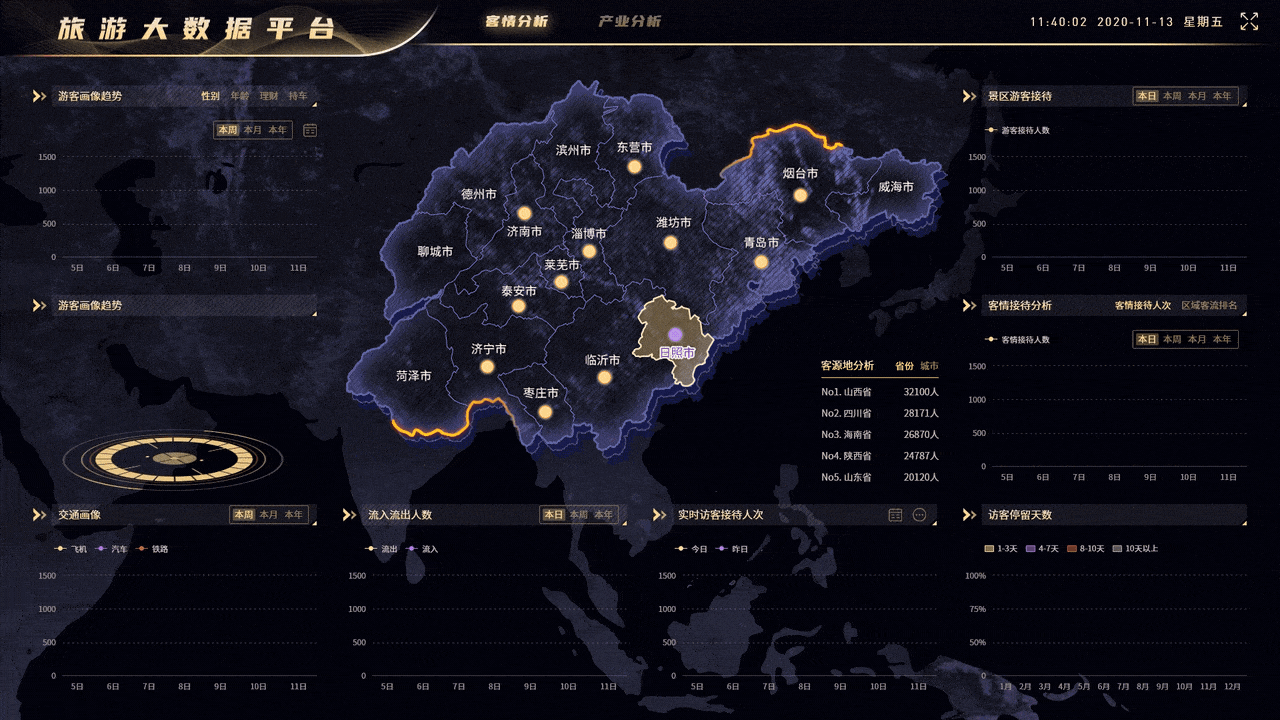Click the table/list icon in 实时访客接待人次 header

pyautogui.click(x=895, y=514)
